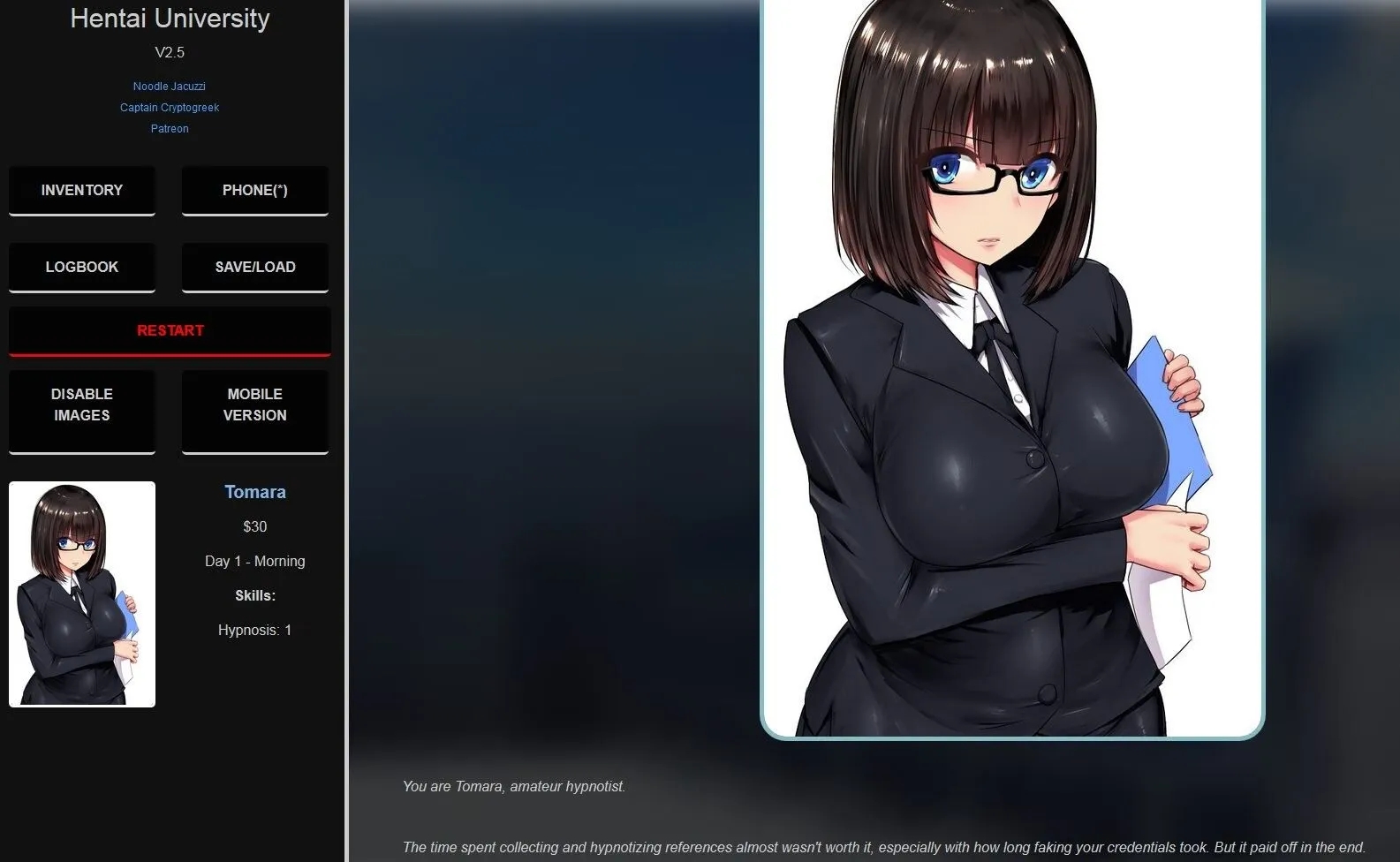Open the Captain Cryptogreek link
Viewport: 1400px width, 862px height.
pyautogui.click(x=169, y=107)
